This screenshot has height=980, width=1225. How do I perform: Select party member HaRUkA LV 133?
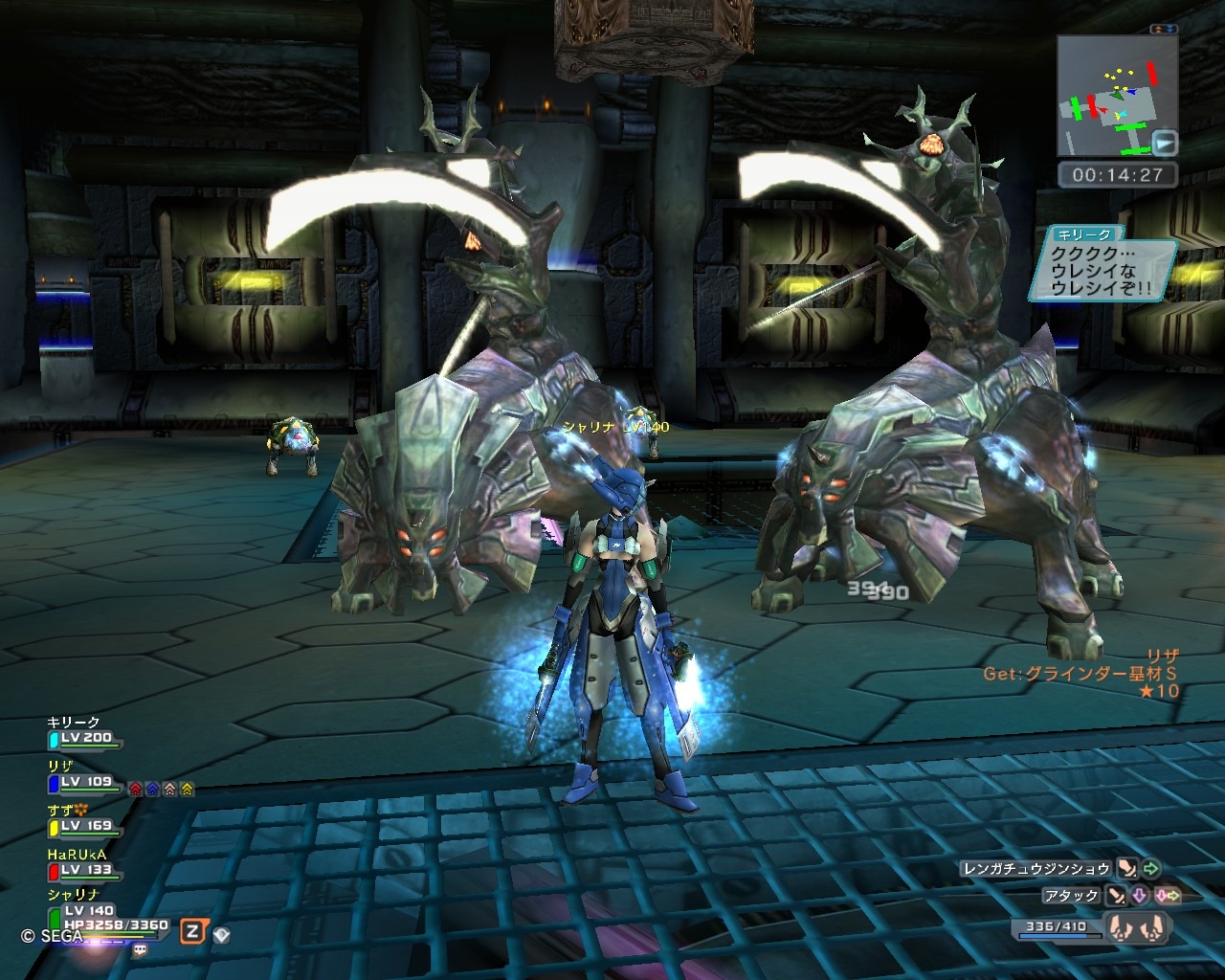[x=84, y=870]
